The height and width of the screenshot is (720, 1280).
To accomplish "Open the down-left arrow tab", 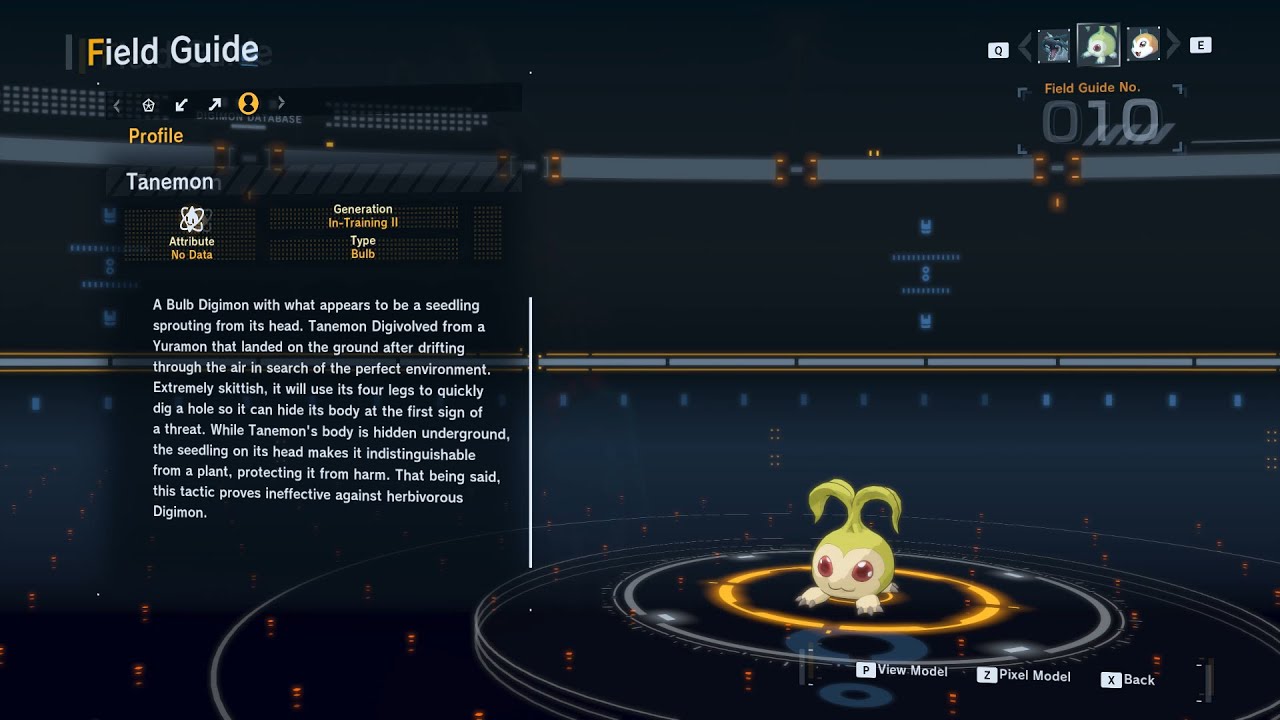I will point(182,104).
